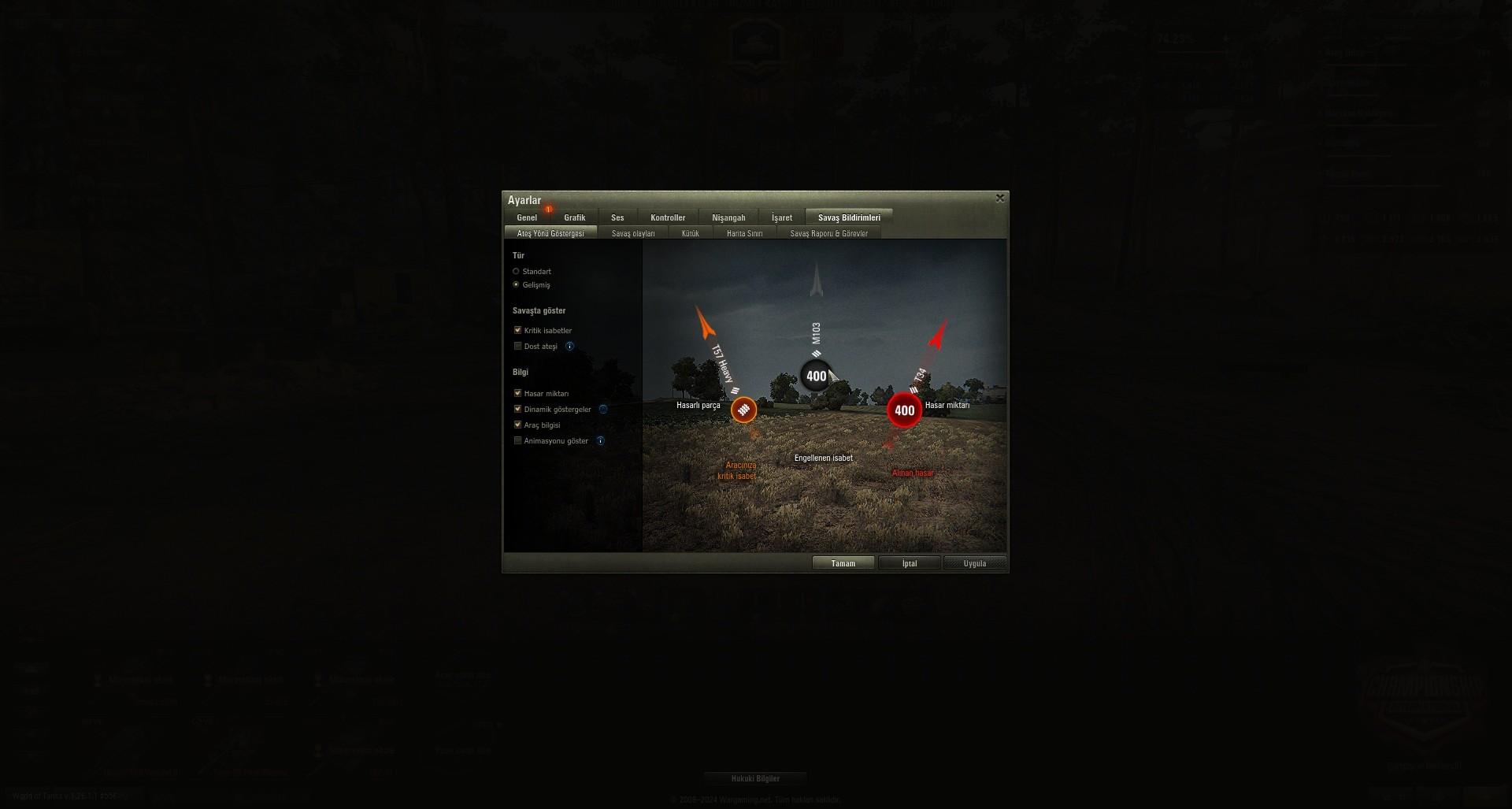This screenshot has width=1512, height=809.
Task: Apply changes with the Uygula button
Action: pos(974,562)
